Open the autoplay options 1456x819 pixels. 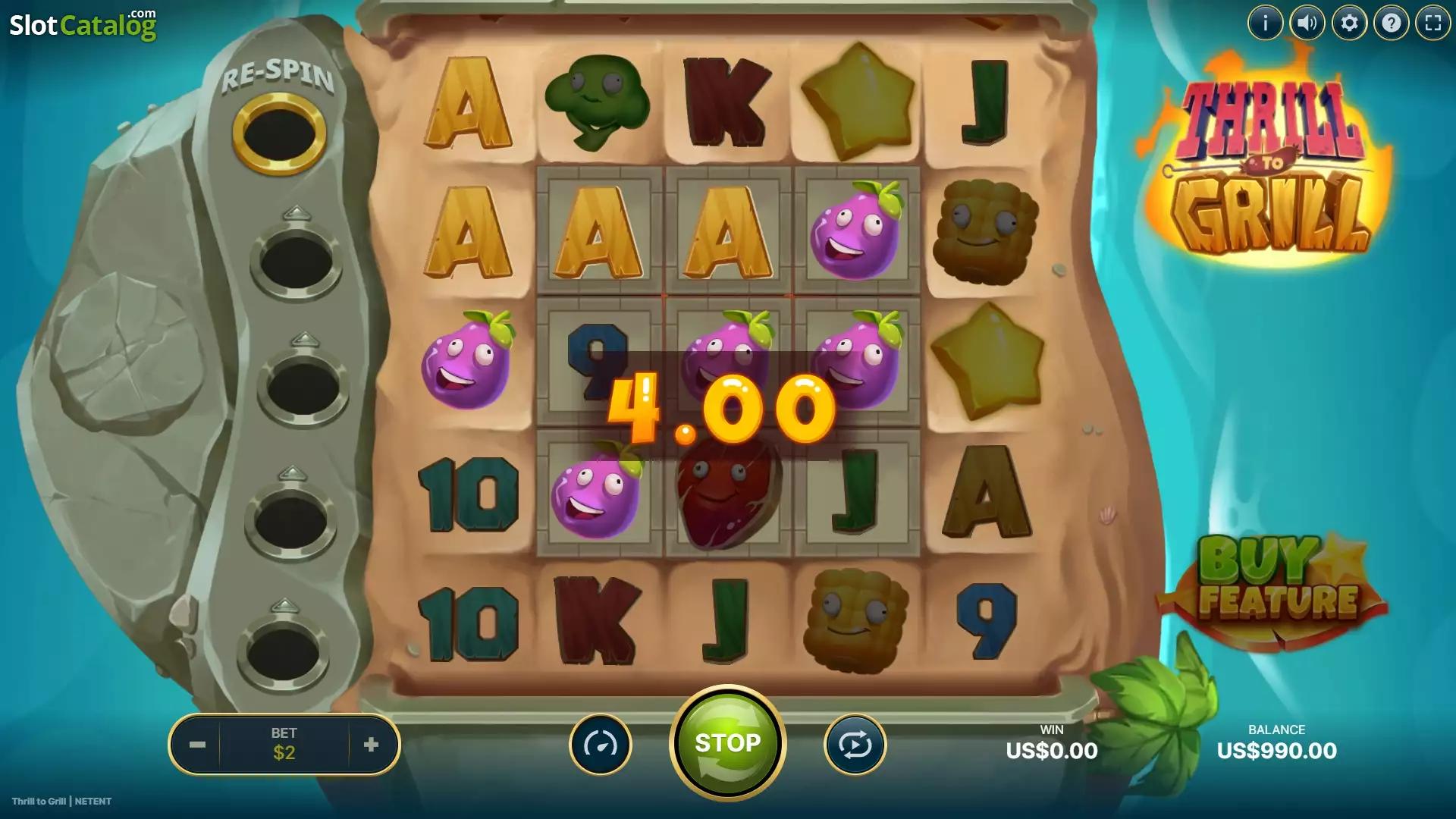855,745
